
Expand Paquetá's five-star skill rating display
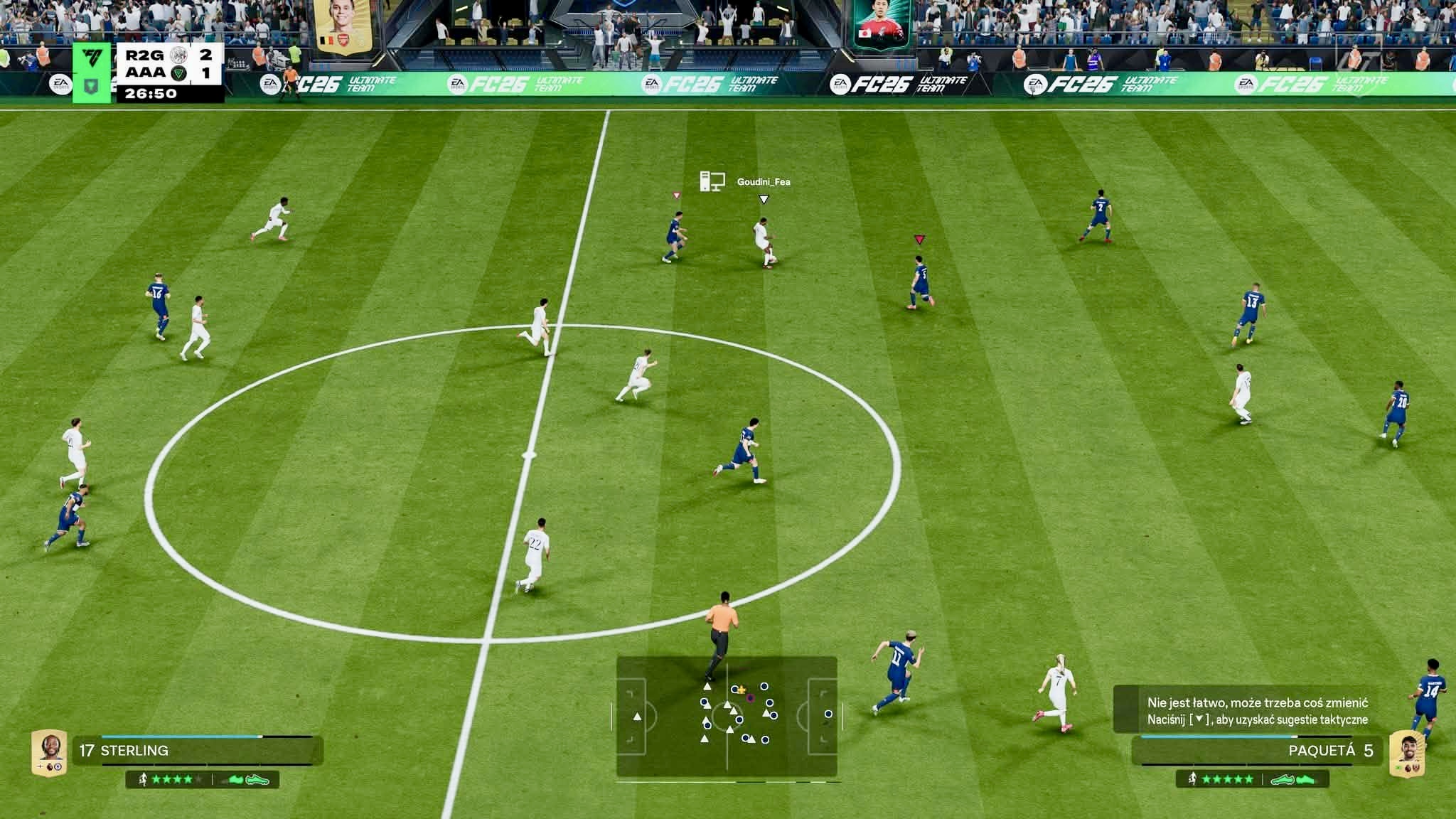[x=1228, y=779]
